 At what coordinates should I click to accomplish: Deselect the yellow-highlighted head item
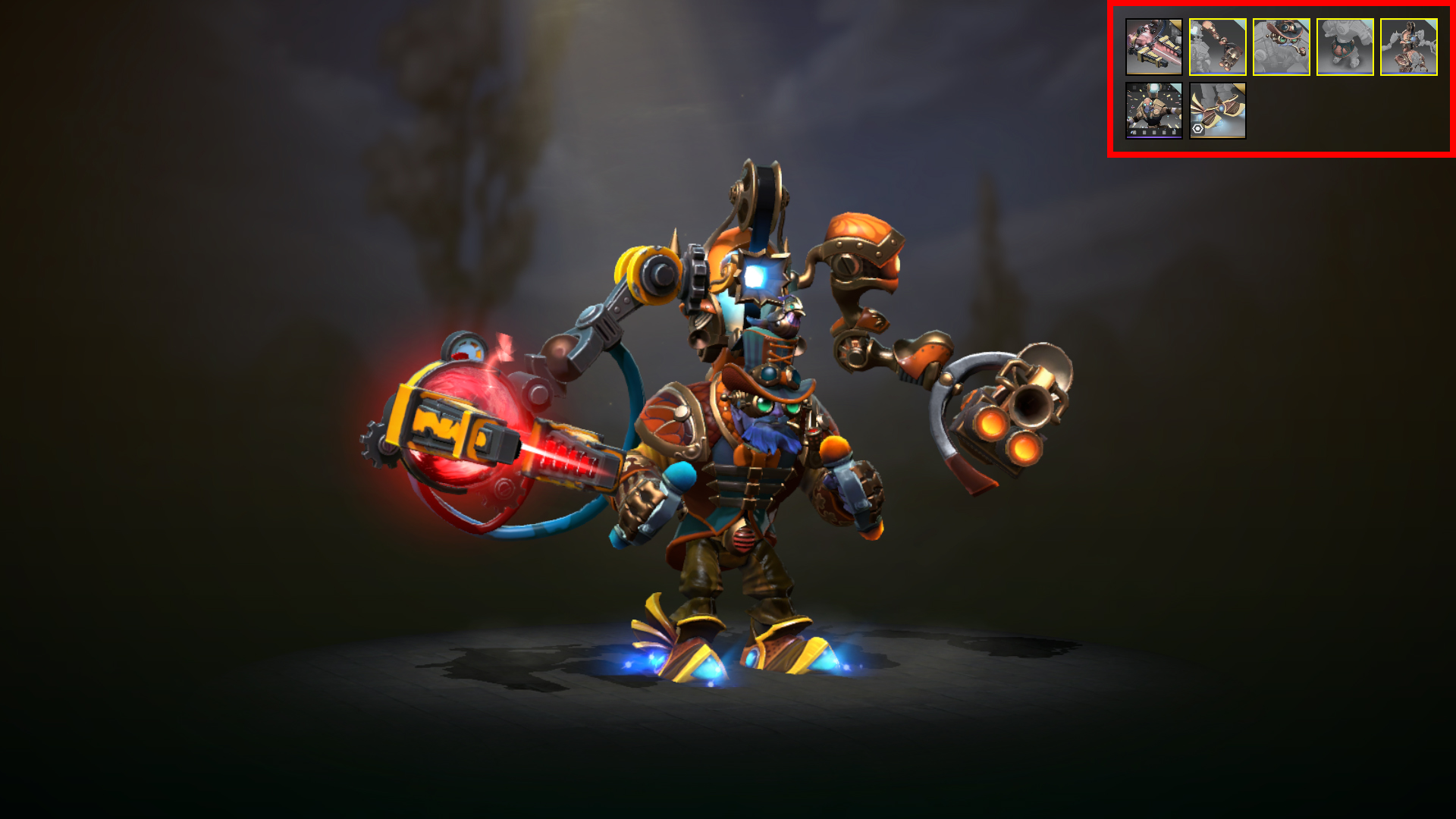(x=1282, y=48)
